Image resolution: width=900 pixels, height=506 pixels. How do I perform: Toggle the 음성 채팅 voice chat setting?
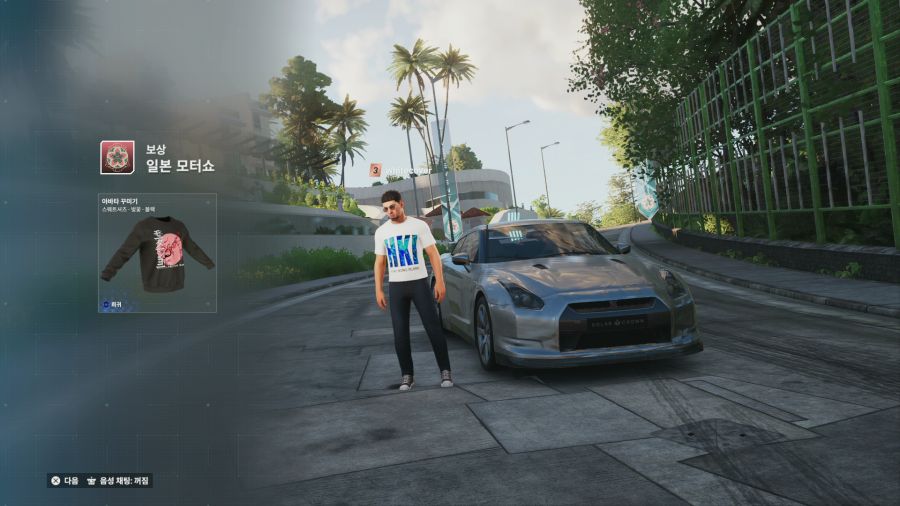coord(120,480)
